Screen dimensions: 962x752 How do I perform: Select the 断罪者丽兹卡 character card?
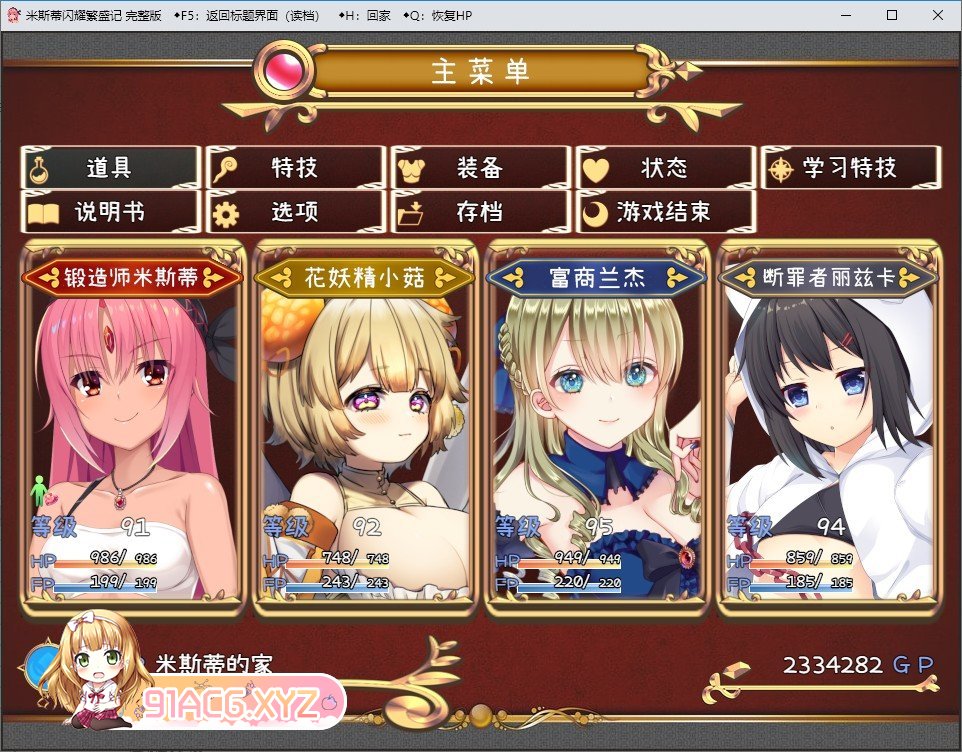pyautogui.click(x=829, y=430)
